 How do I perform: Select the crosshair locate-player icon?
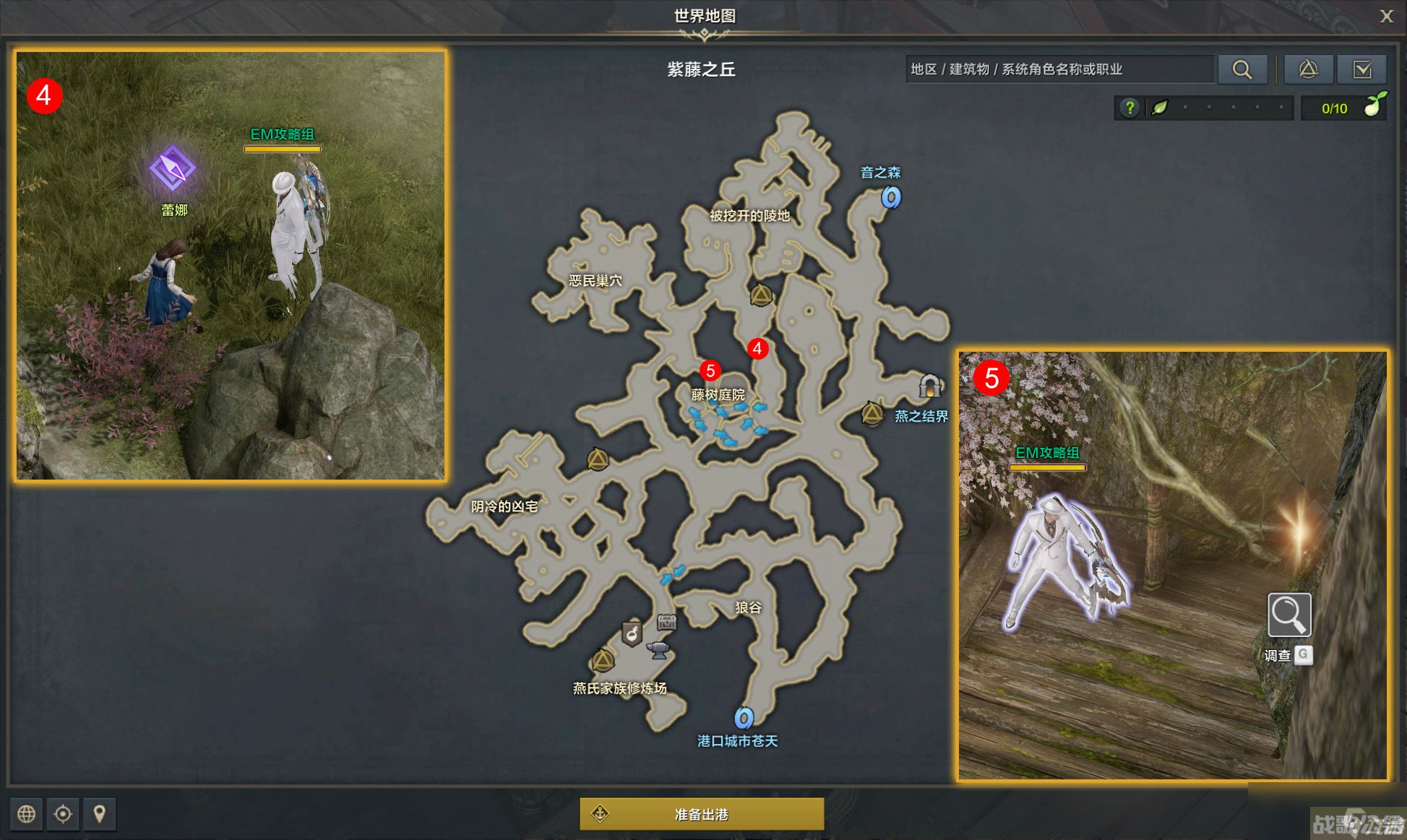tap(64, 814)
